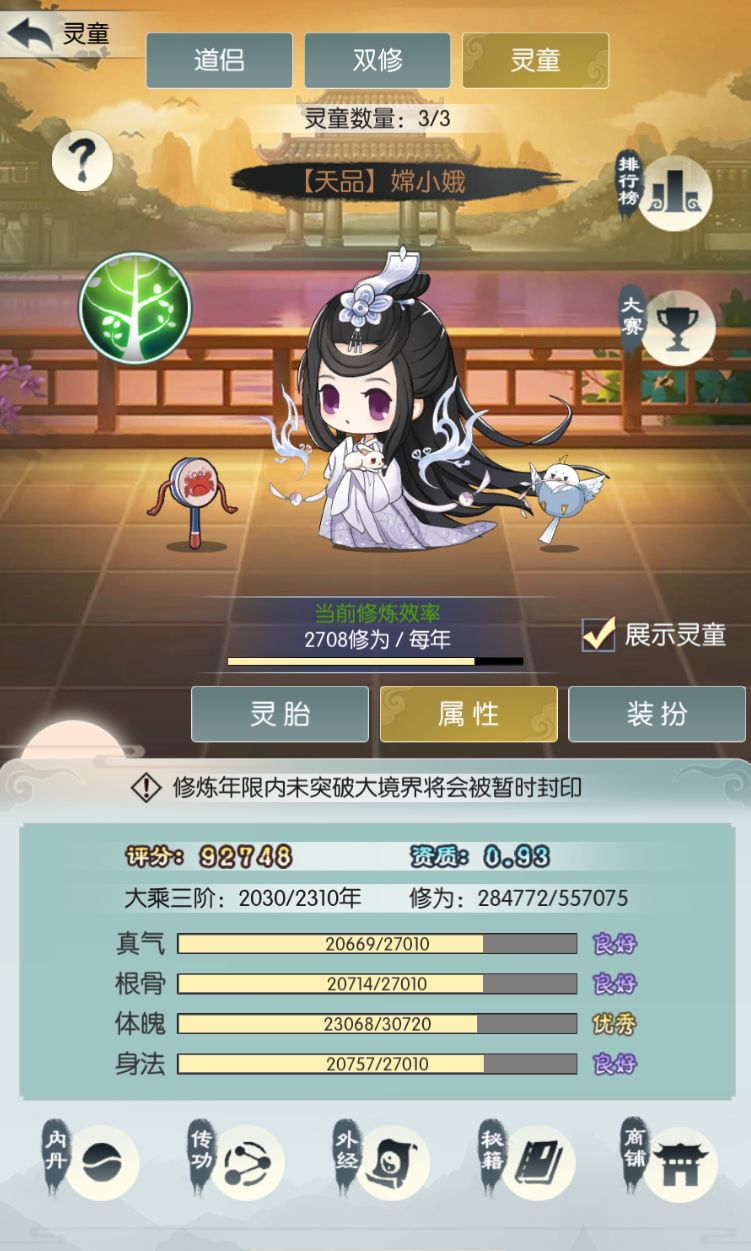Open the 大赛 trophy tournament
The width and height of the screenshot is (751, 1251).
click(676, 327)
